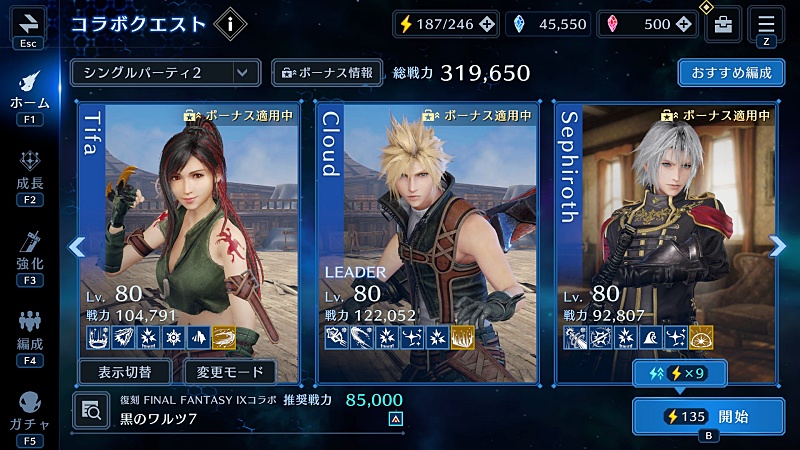Viewport: 800px width, 450px height.
Task: Click the 変更モード change mode button
Action: (x=231, y=372)
